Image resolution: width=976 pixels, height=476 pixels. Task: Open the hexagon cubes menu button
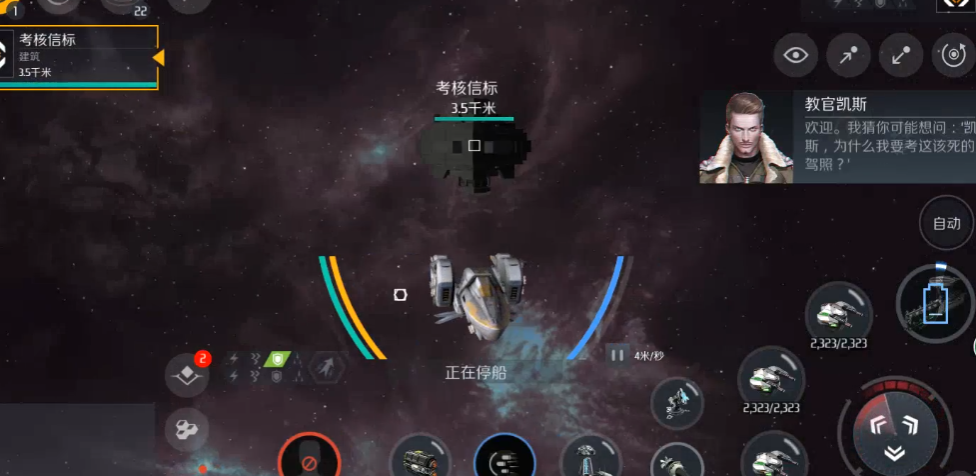187,428
